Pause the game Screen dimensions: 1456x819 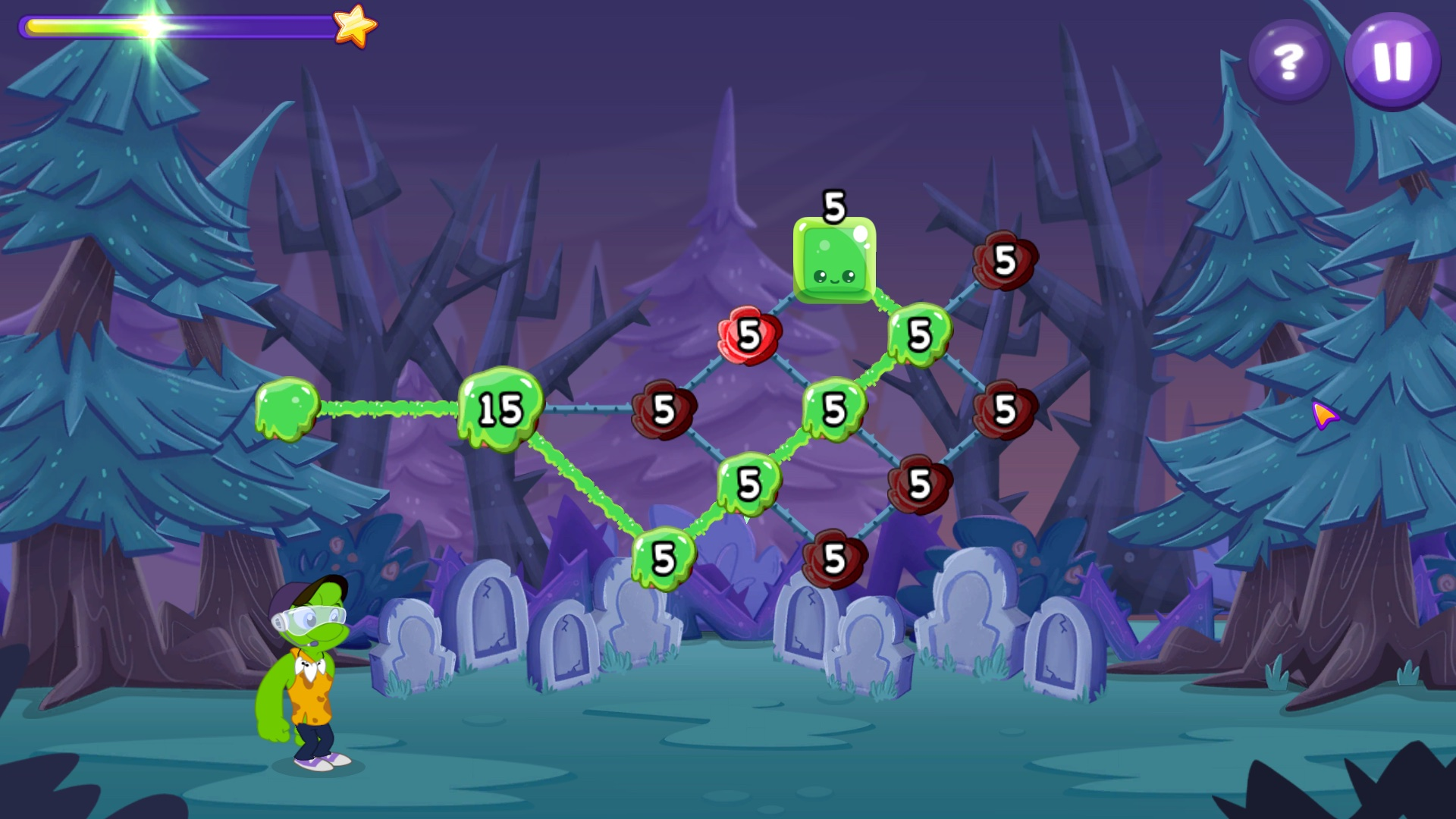point(1392,61)
